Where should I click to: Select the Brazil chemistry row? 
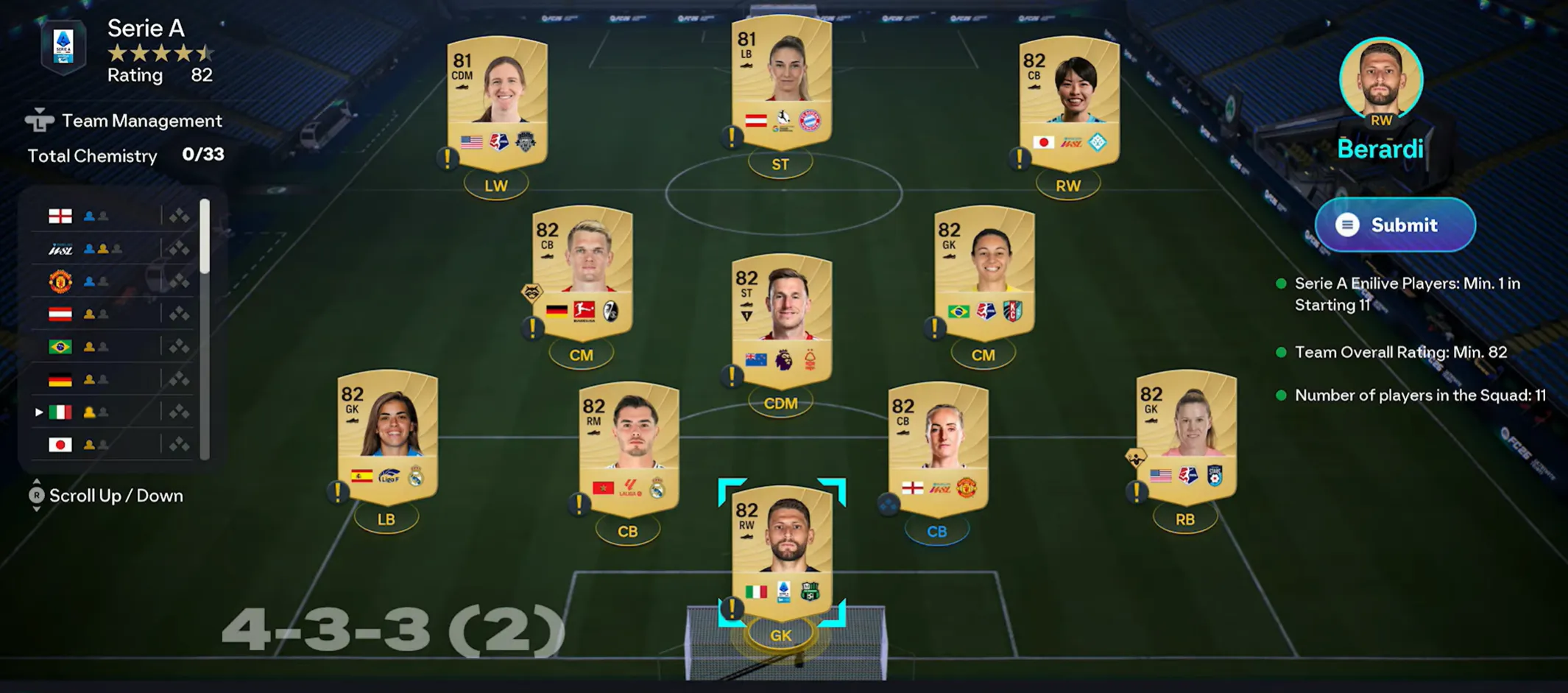click(110, 346)
